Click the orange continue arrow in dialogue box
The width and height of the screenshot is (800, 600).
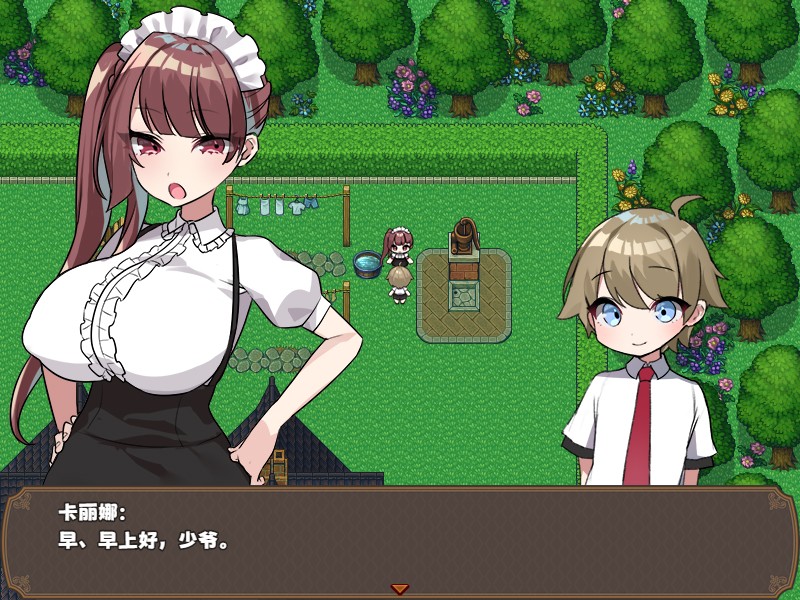pyautogui.click(x=400, y=589)
